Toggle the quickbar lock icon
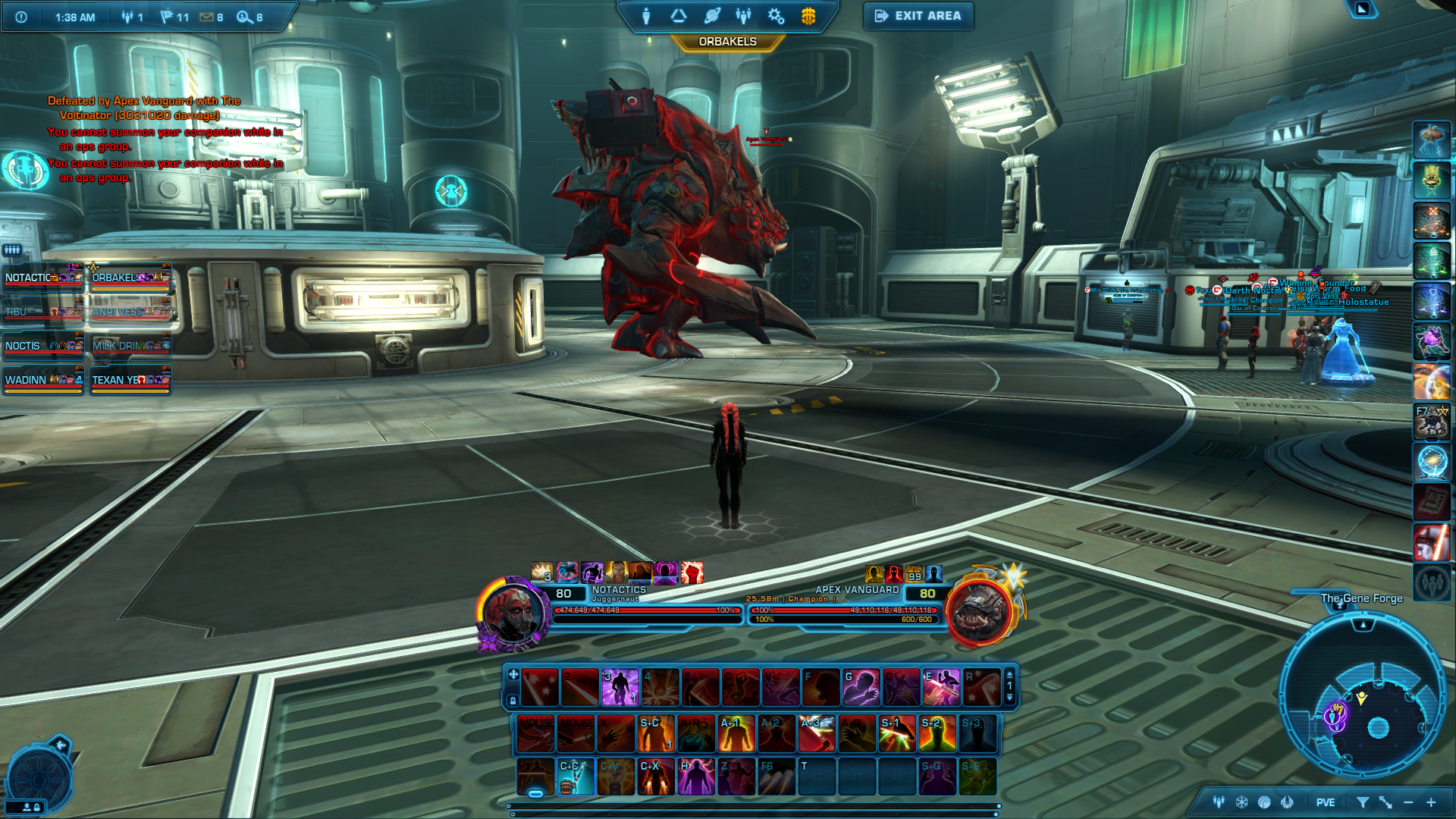1456x819 pixels. pyautogui.click(x=513, y=701)
